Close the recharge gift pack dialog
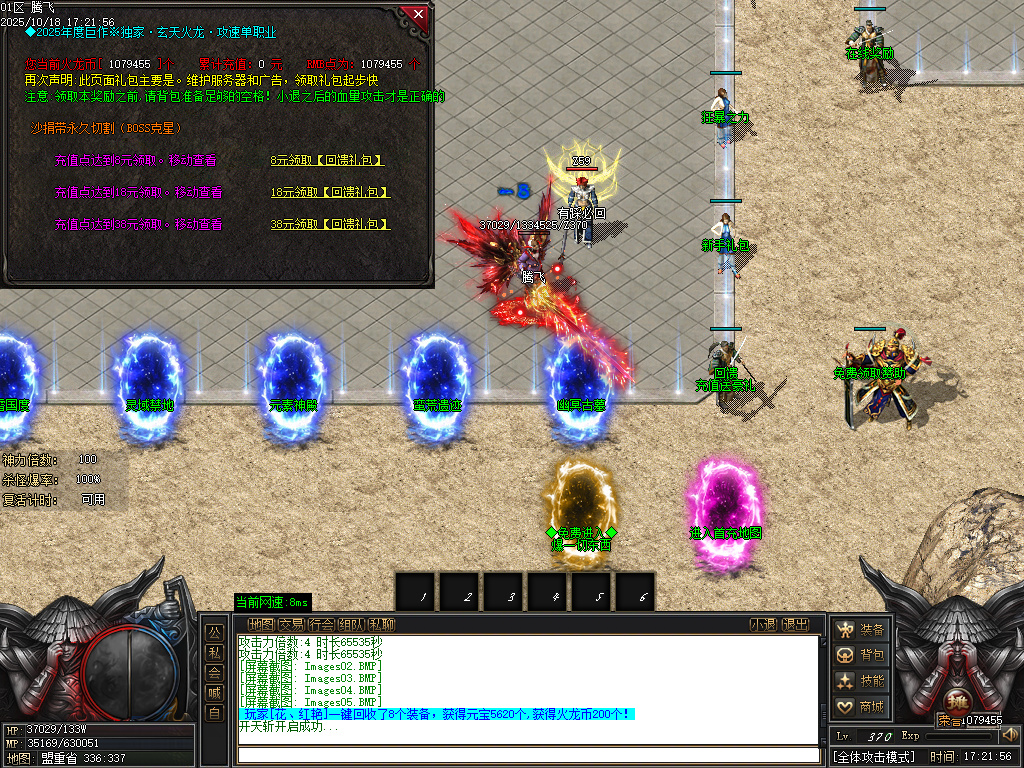 pyautogui.click(x=418, y=15)
